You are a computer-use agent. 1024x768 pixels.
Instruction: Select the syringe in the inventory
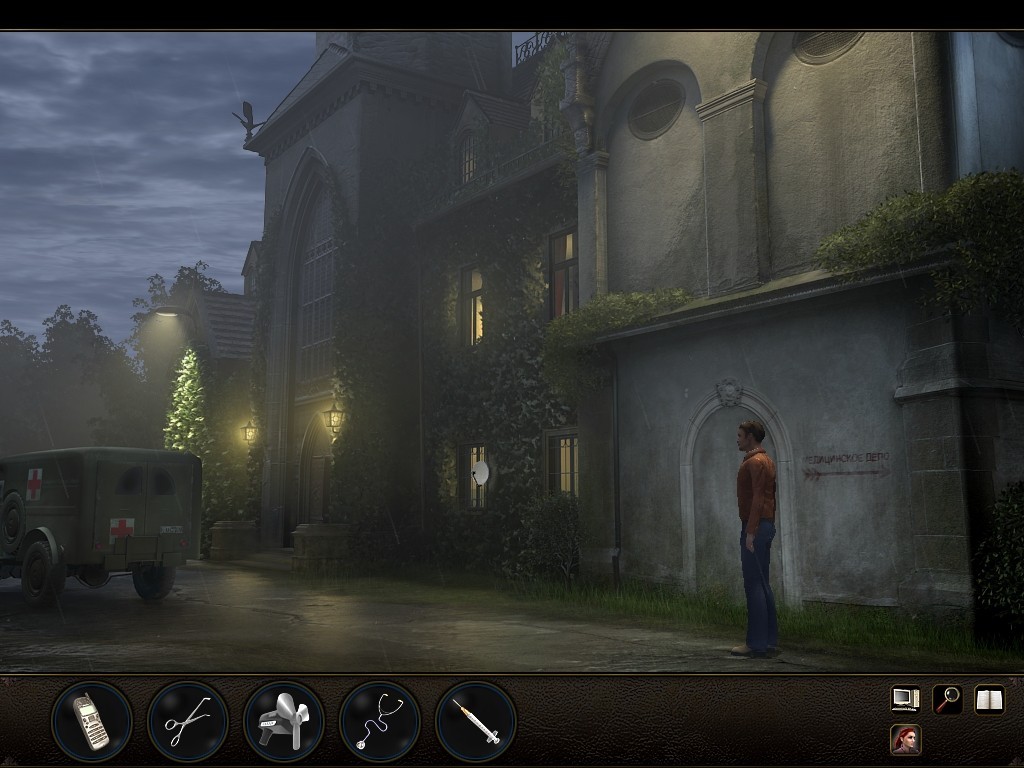point(475,721)
